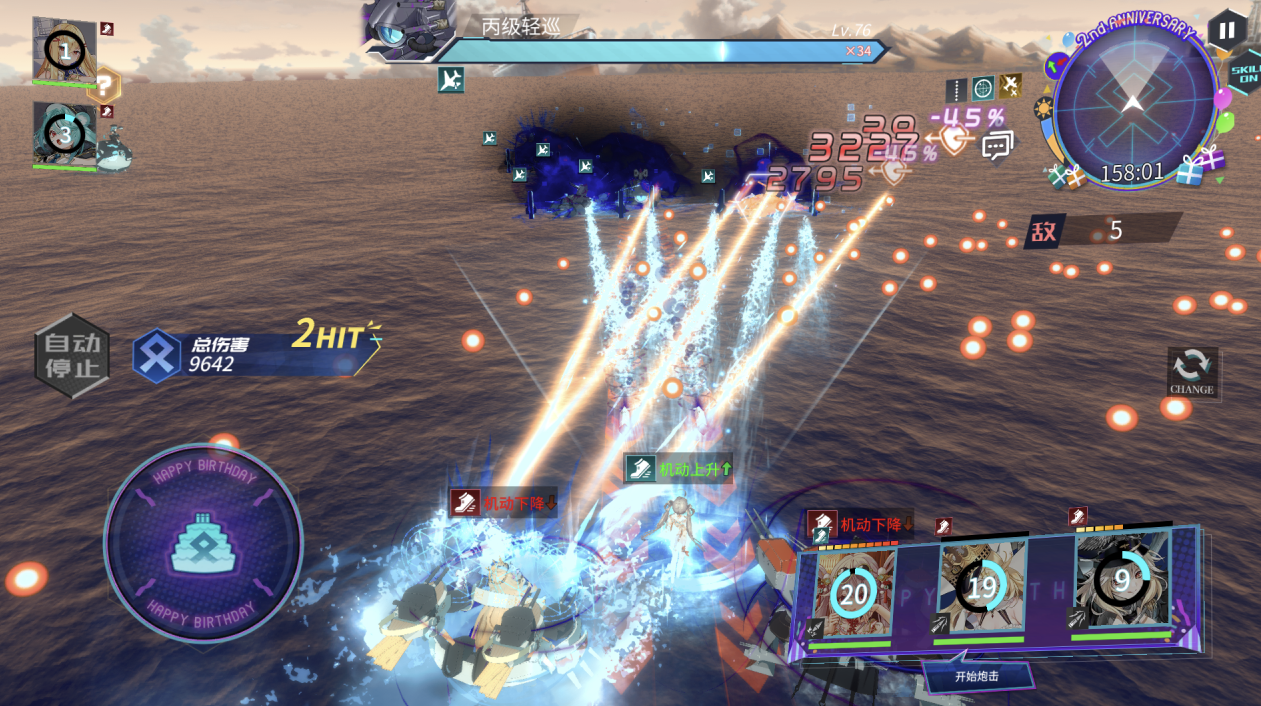This screenshot has width=1261, height=706.
Task: Open the orange question mark hexagon
Action: (x=104, y=86)
